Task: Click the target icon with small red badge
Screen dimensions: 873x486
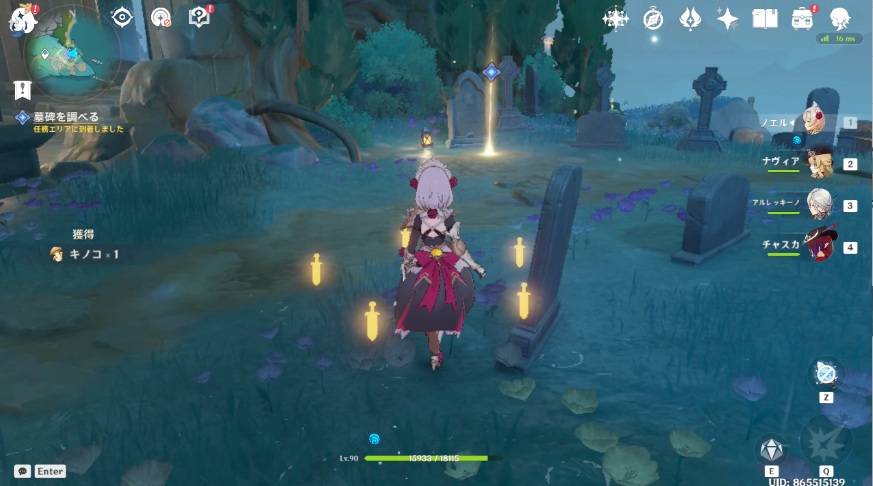Action: 160,17
